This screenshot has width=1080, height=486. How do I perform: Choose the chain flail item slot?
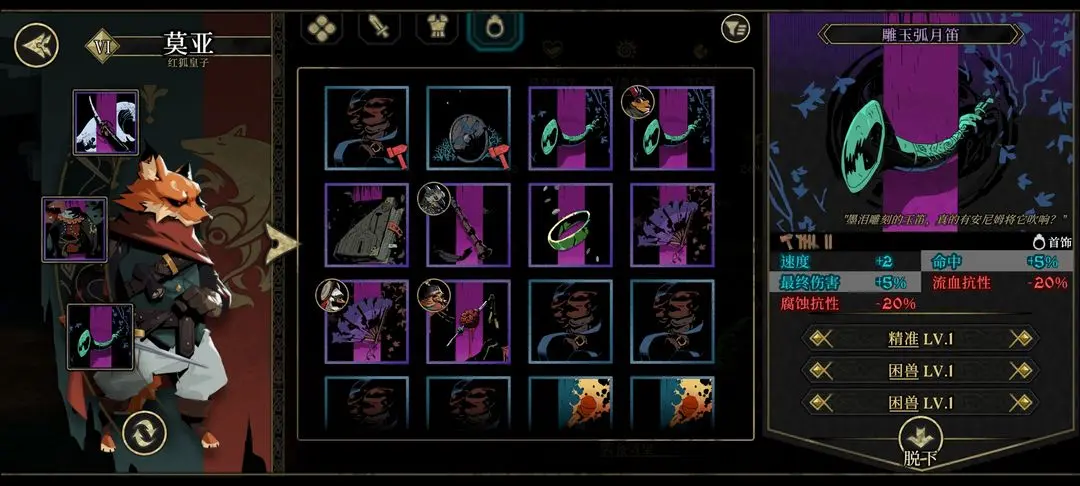468,225
